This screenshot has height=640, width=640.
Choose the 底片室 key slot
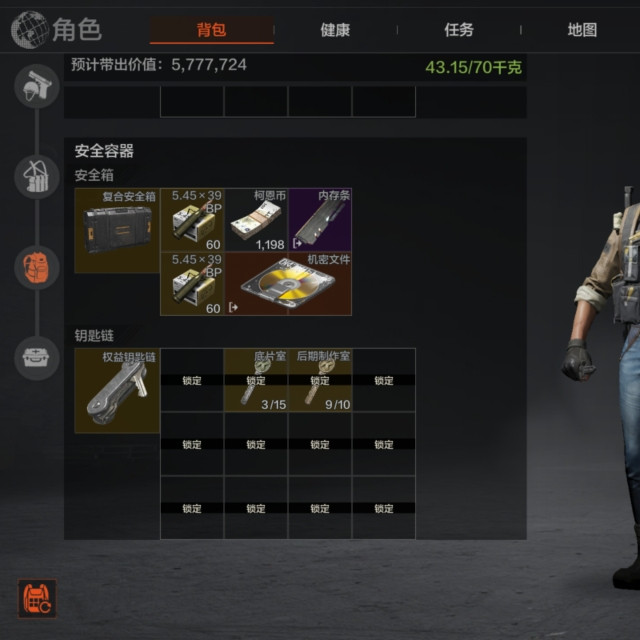[256, 380]
